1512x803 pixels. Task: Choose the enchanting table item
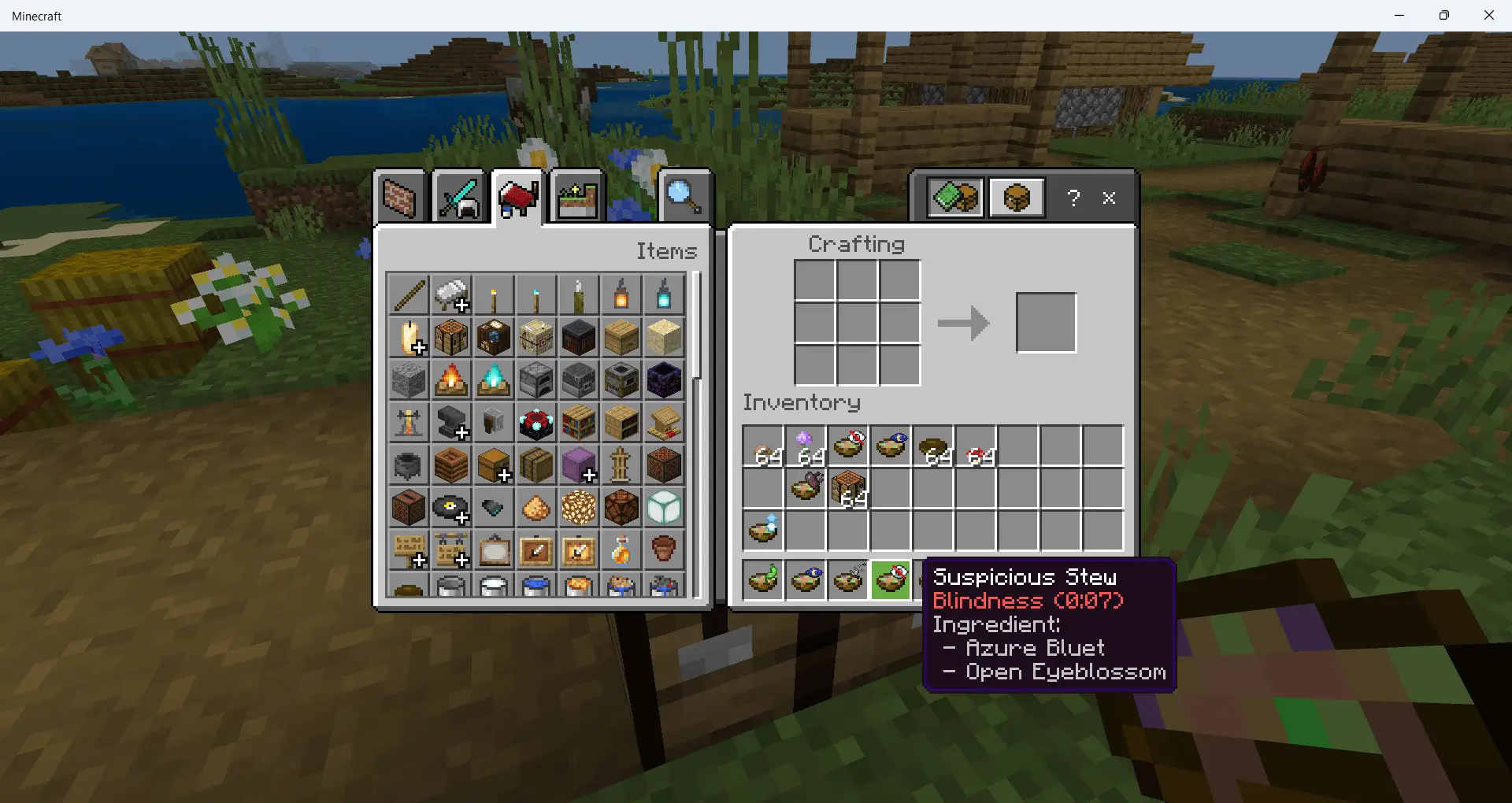tap(536, 423)
